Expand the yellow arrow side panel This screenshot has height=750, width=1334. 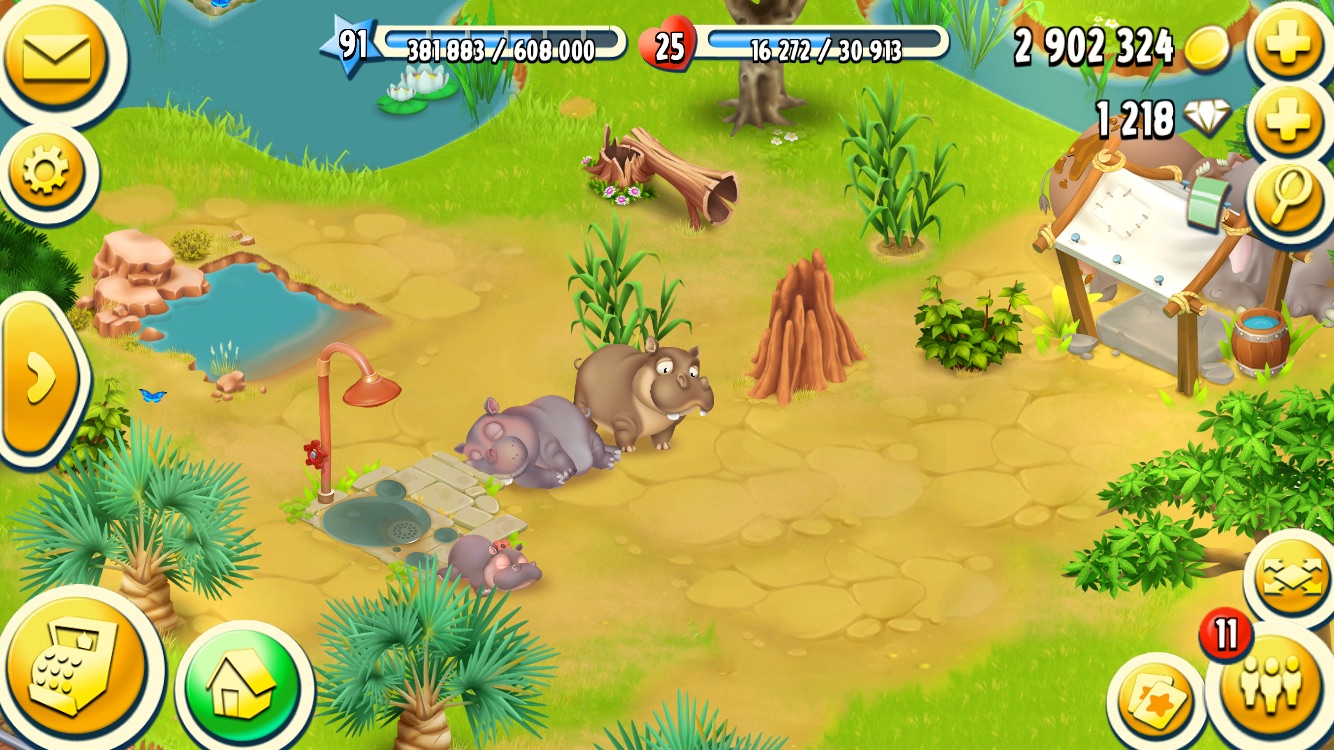40,378
